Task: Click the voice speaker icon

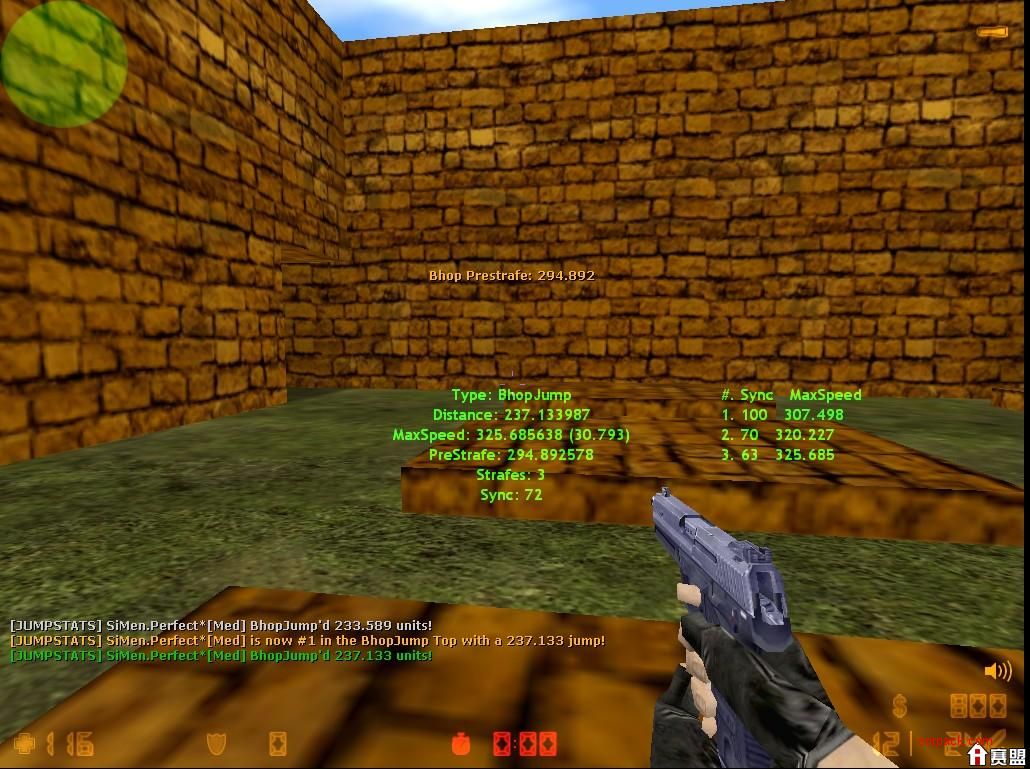Action: click(997, 671)
